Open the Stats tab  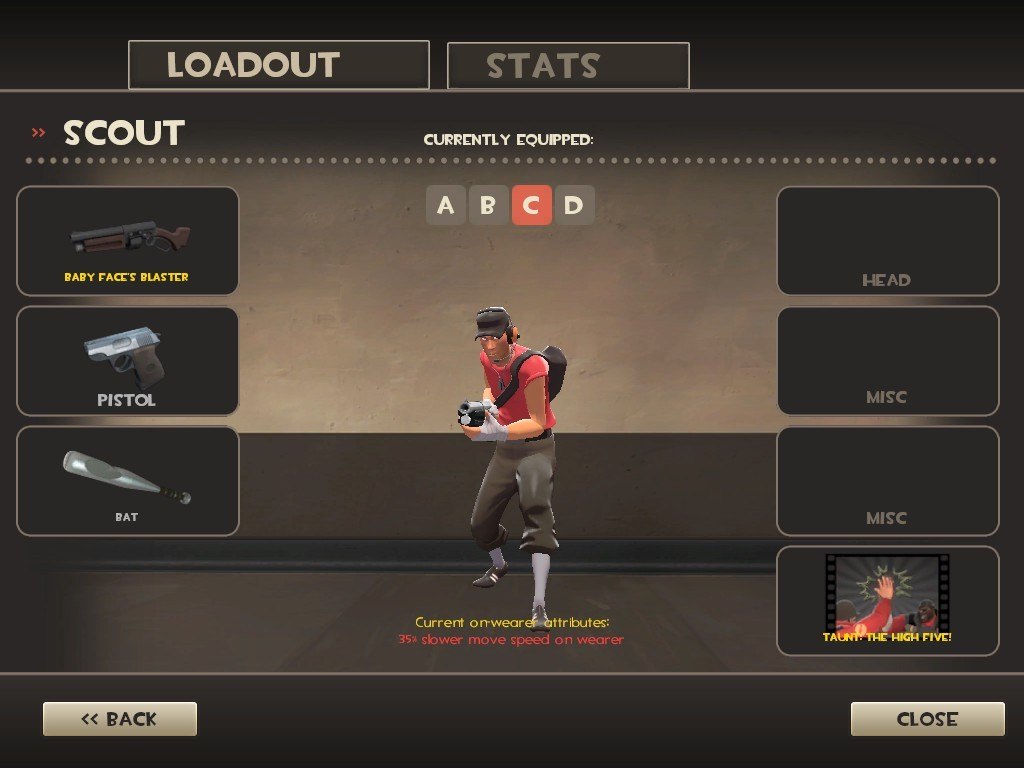click(568, 66)
